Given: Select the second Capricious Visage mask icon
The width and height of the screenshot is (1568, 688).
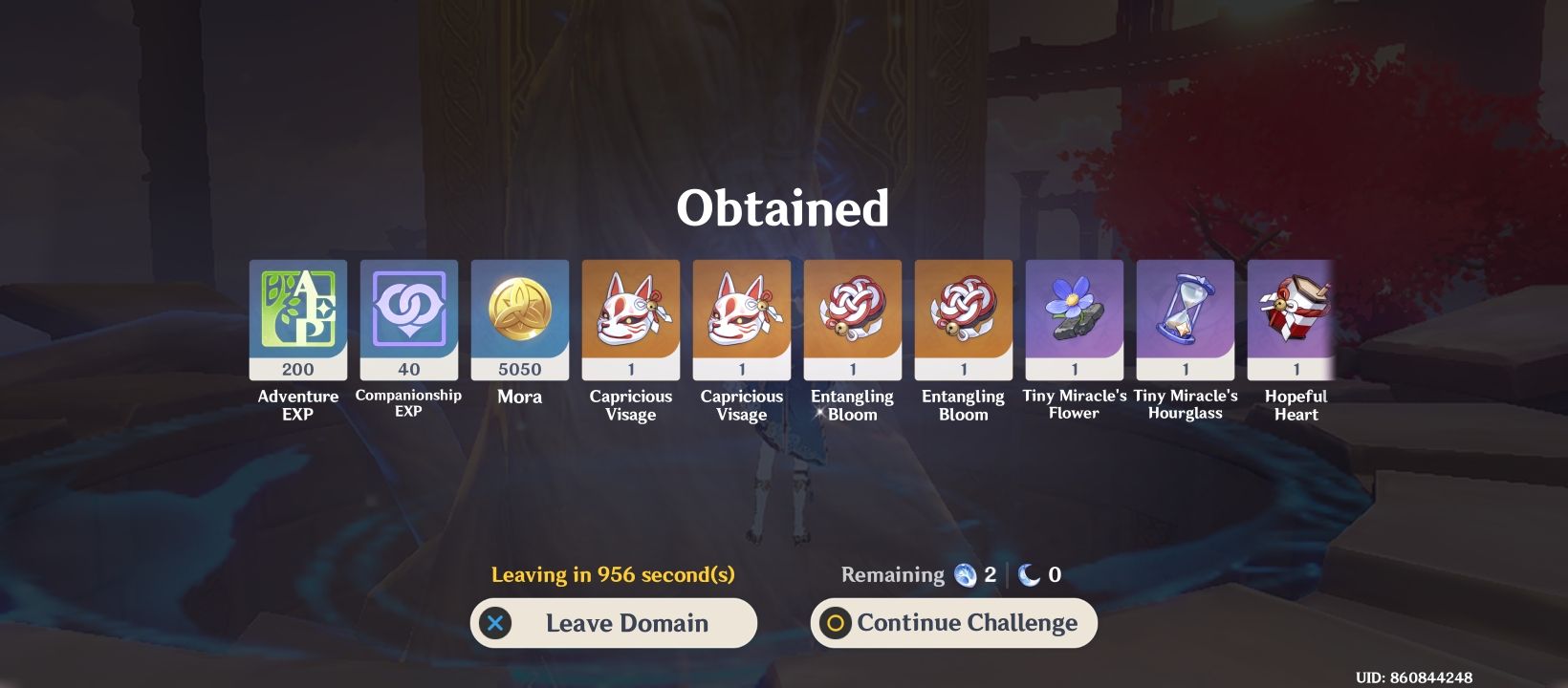Looking at the screenshot, I should (741, 315).
